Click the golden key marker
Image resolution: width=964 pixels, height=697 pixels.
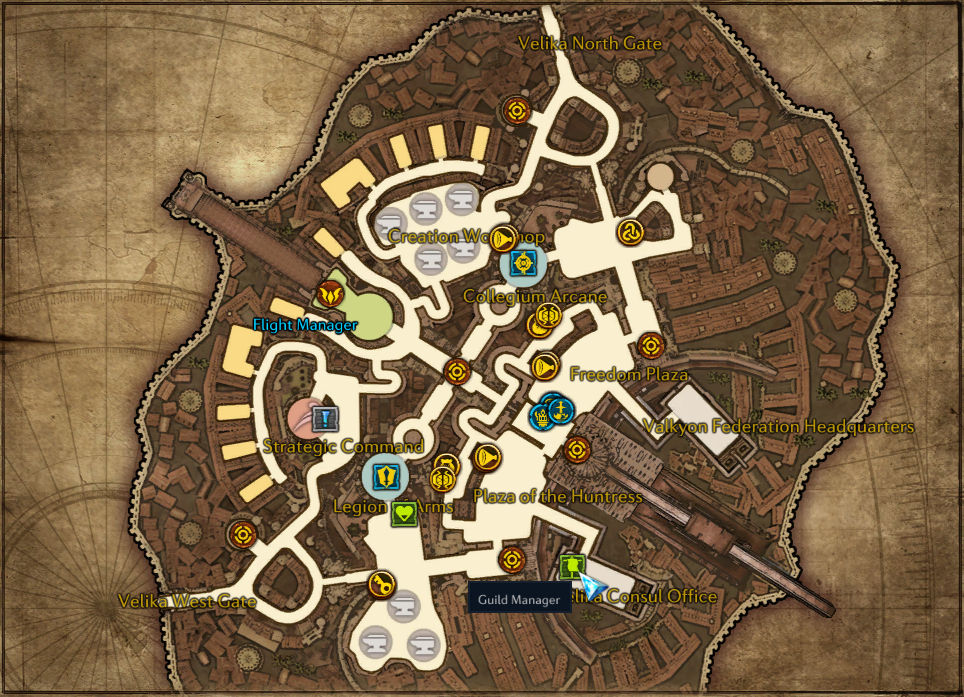(380, 584)
